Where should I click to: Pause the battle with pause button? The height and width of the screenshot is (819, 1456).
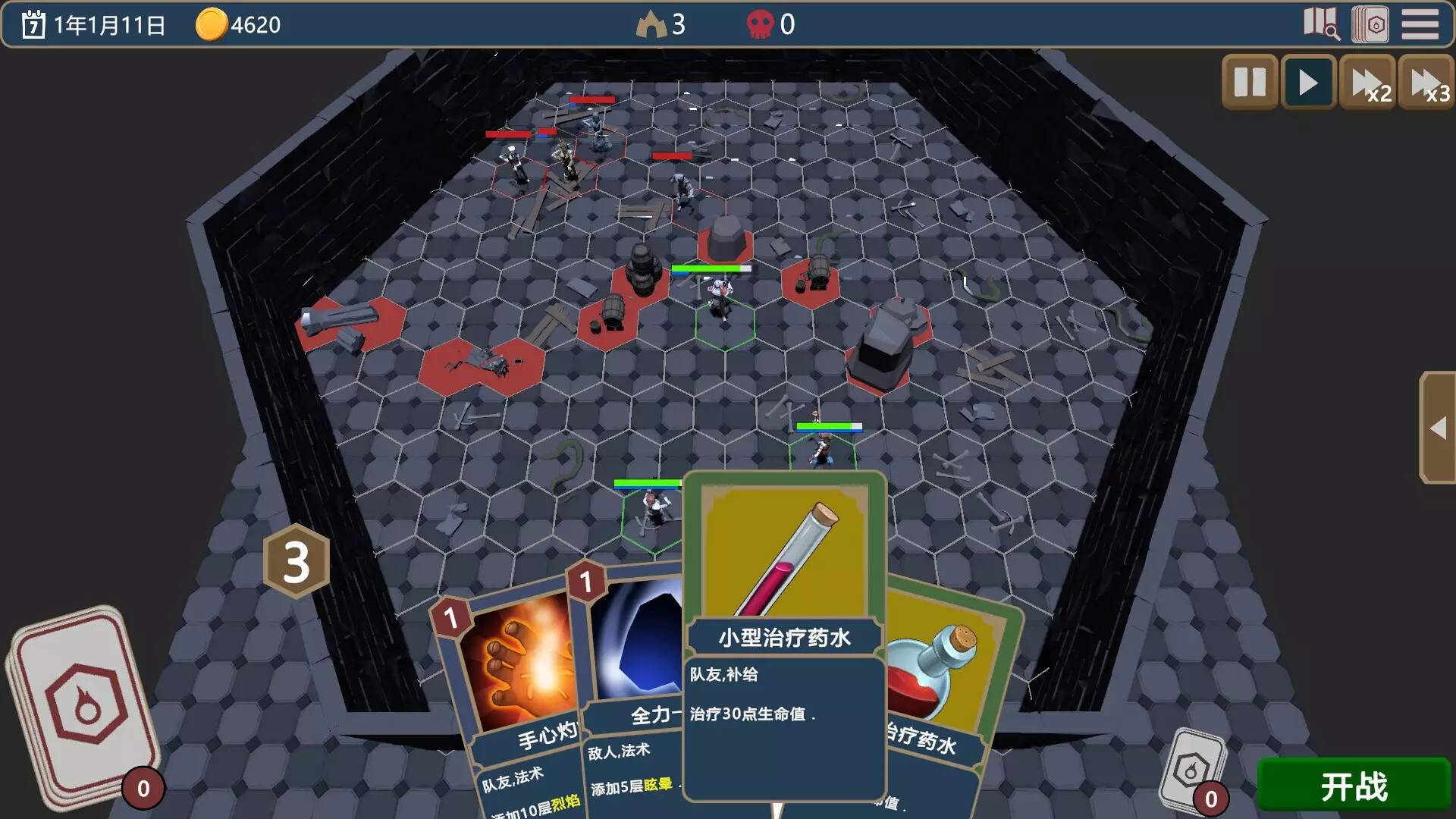coord(1249,82)
